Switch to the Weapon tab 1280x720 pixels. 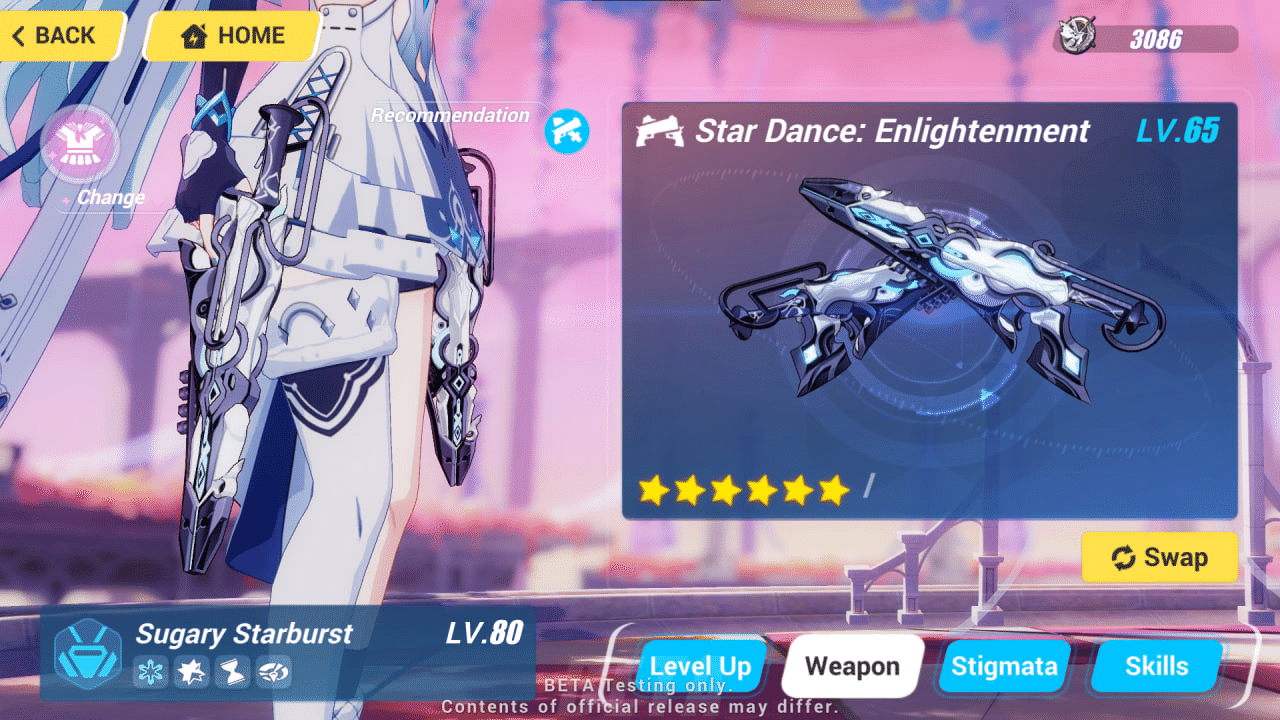pyautogui.click(x=851, y=665)
